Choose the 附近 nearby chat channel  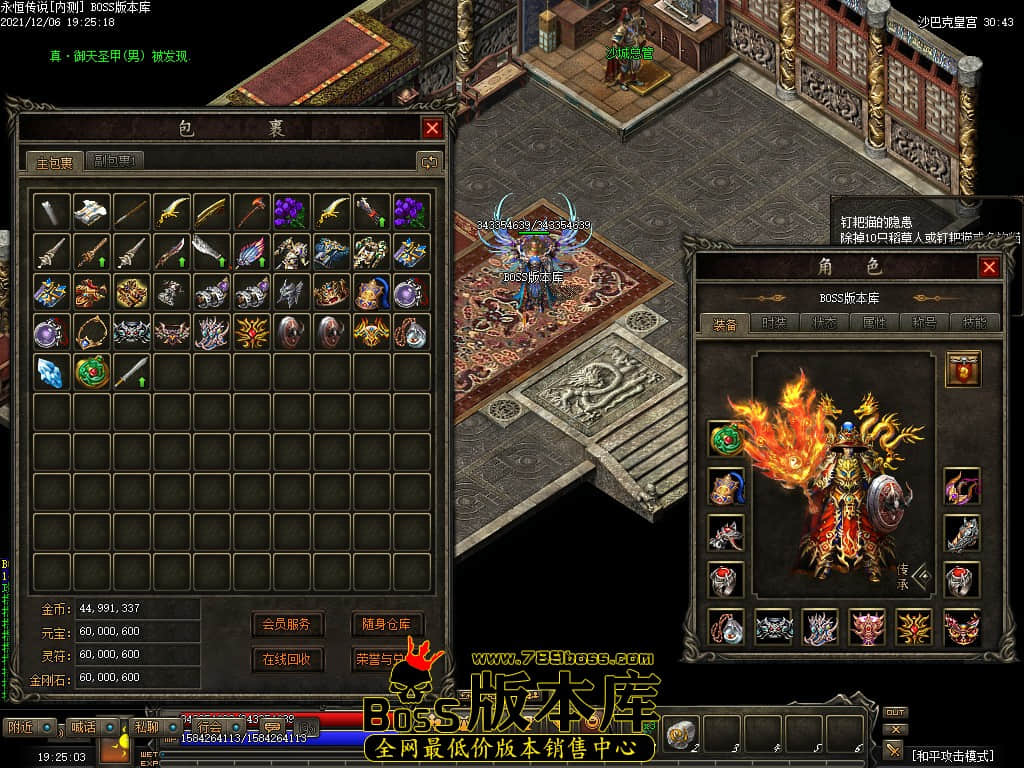tap(20, 726)
